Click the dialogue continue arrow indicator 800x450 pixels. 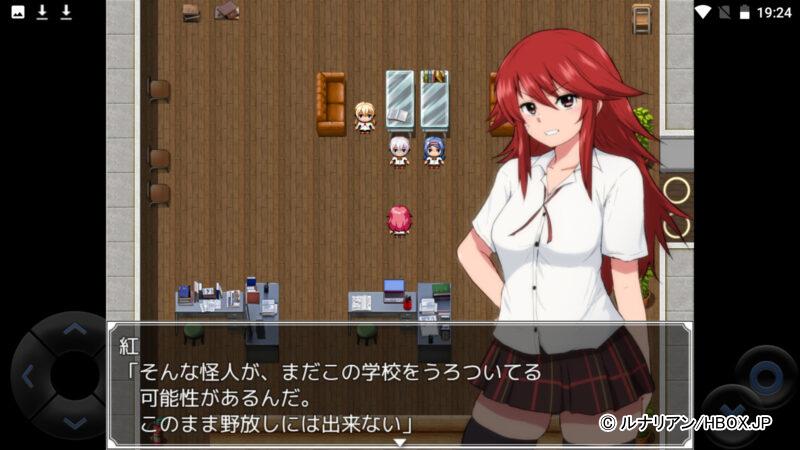click(399, 442)
